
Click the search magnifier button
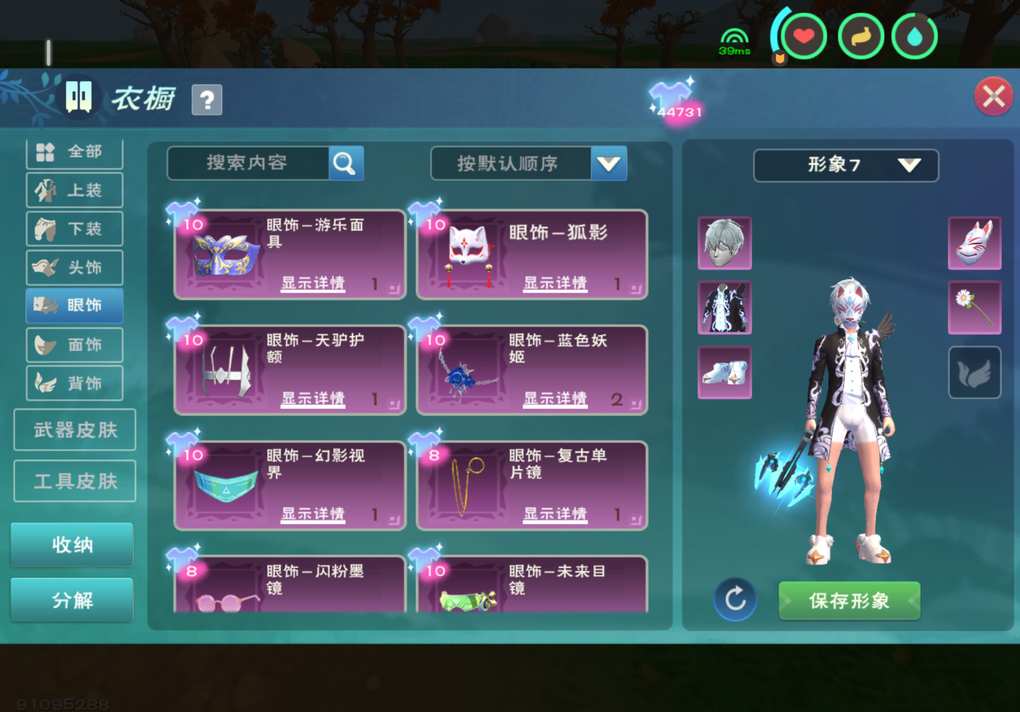click(x=346, y=163)
